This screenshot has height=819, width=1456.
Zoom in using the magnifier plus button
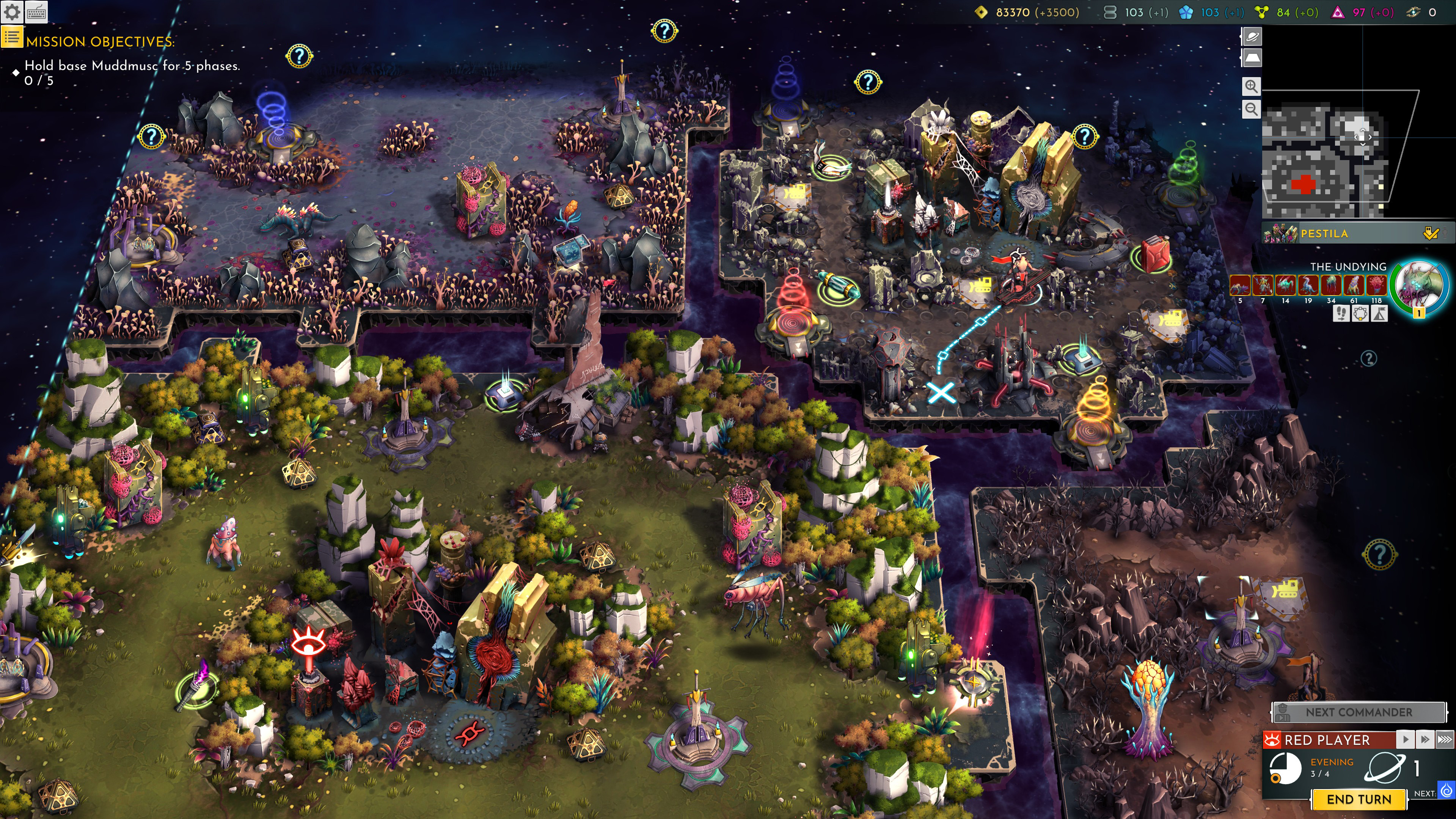pyautogui.click(x=1252, y=86)
